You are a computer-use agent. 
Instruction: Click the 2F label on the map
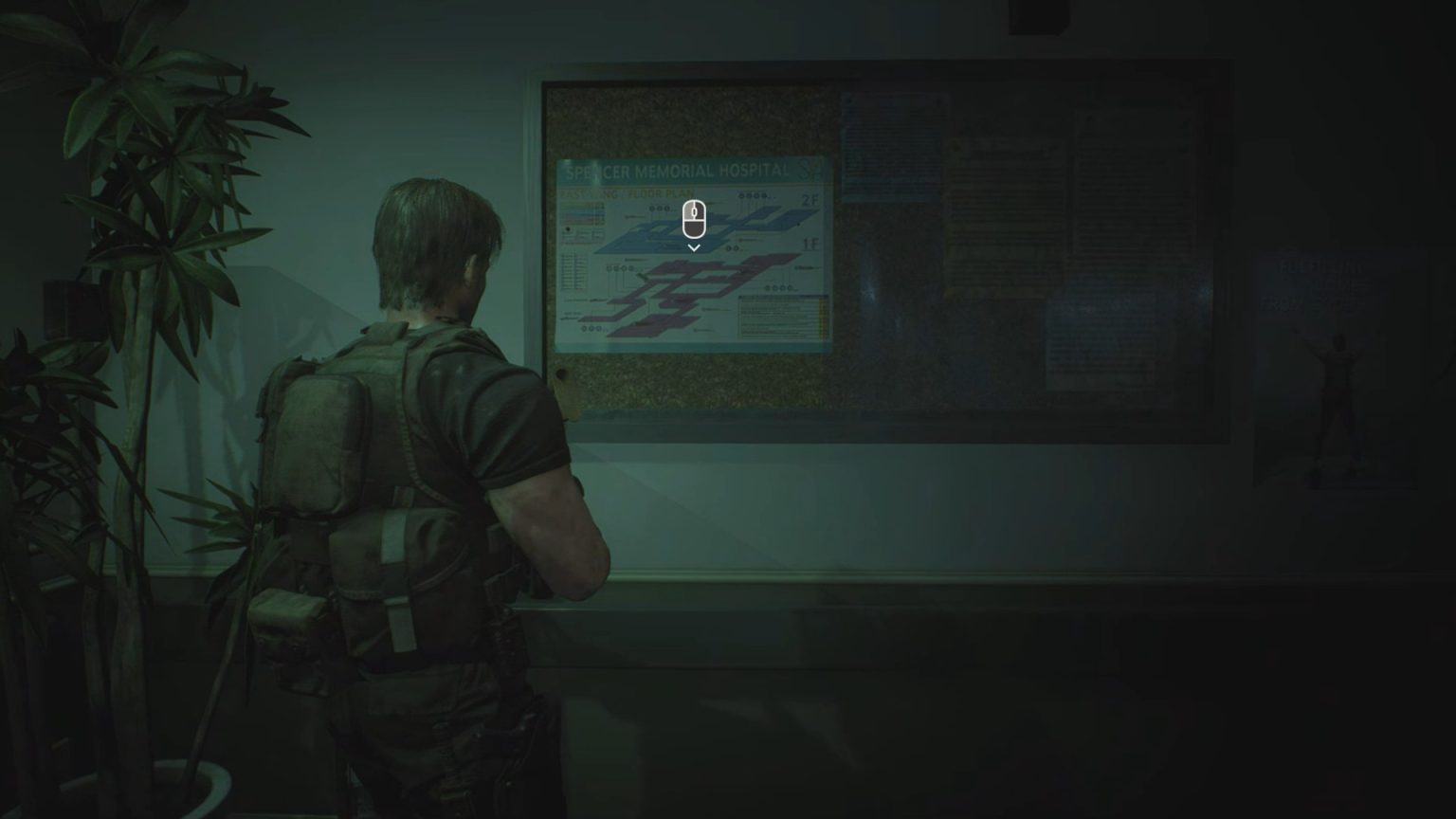[x=812, y=200]
